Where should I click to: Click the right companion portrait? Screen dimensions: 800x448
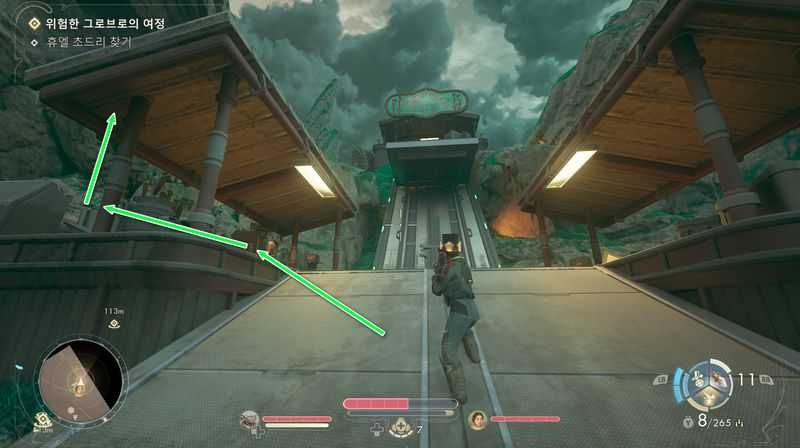tap(477, 419)
